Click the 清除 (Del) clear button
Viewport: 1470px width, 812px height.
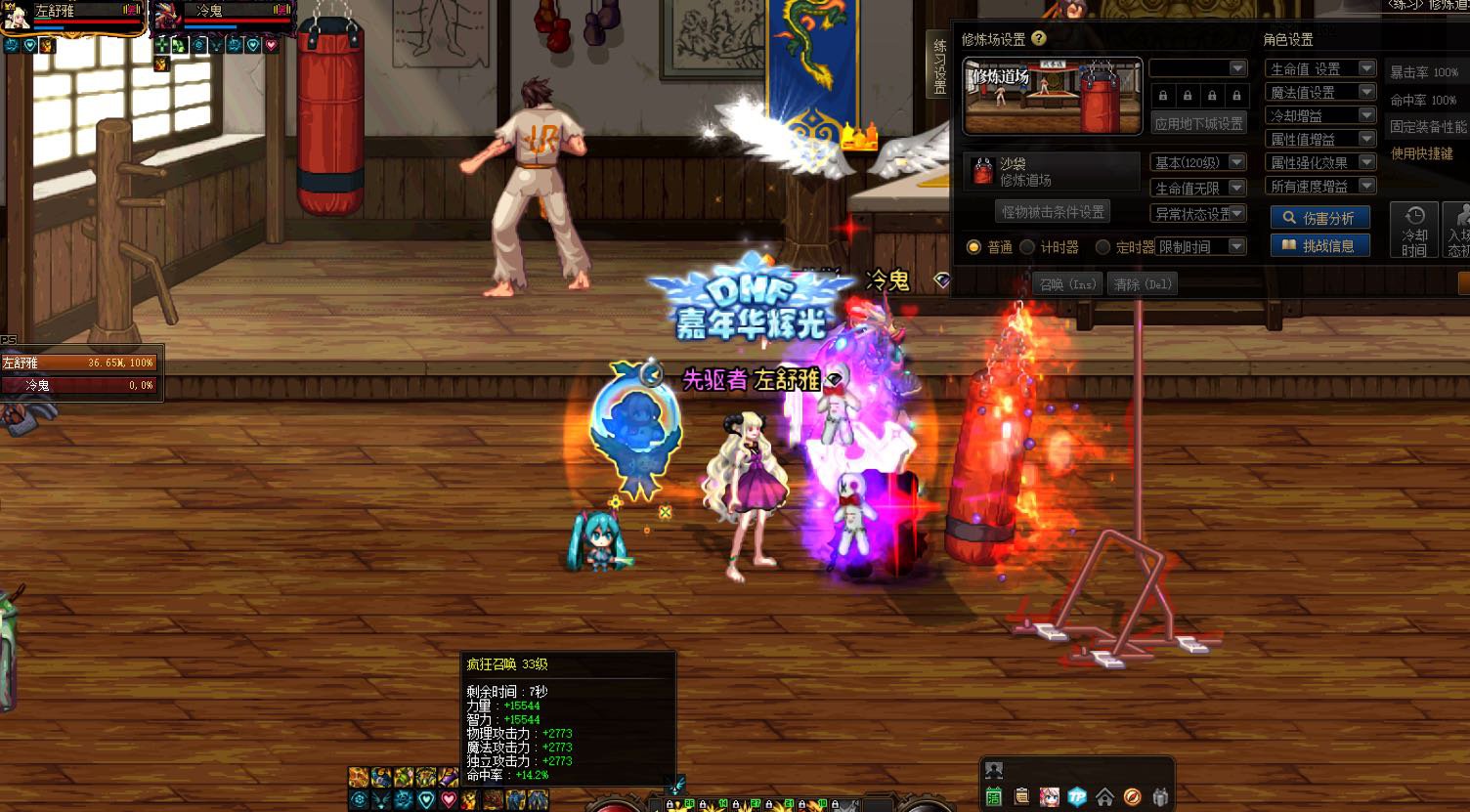click(1143, 284)
